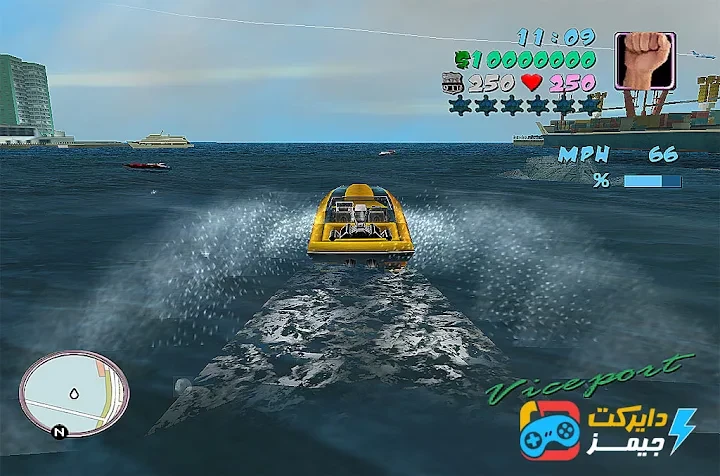Screen dimensions: 720x476
Task: Click the circular radar minimap
Action: pos(74,392)
